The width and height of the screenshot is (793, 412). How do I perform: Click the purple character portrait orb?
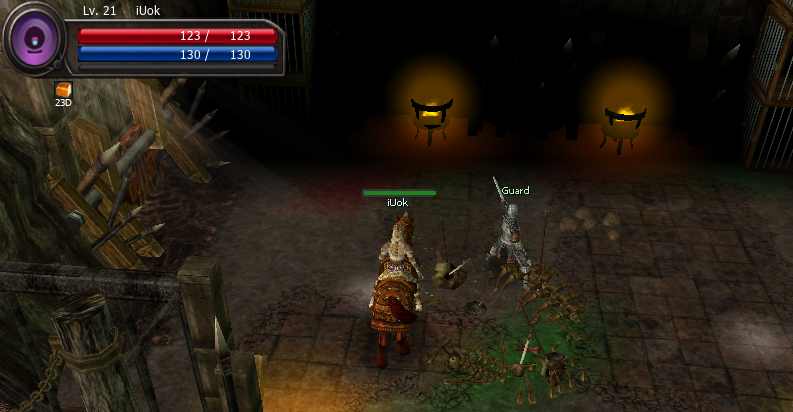pos(36,39)
